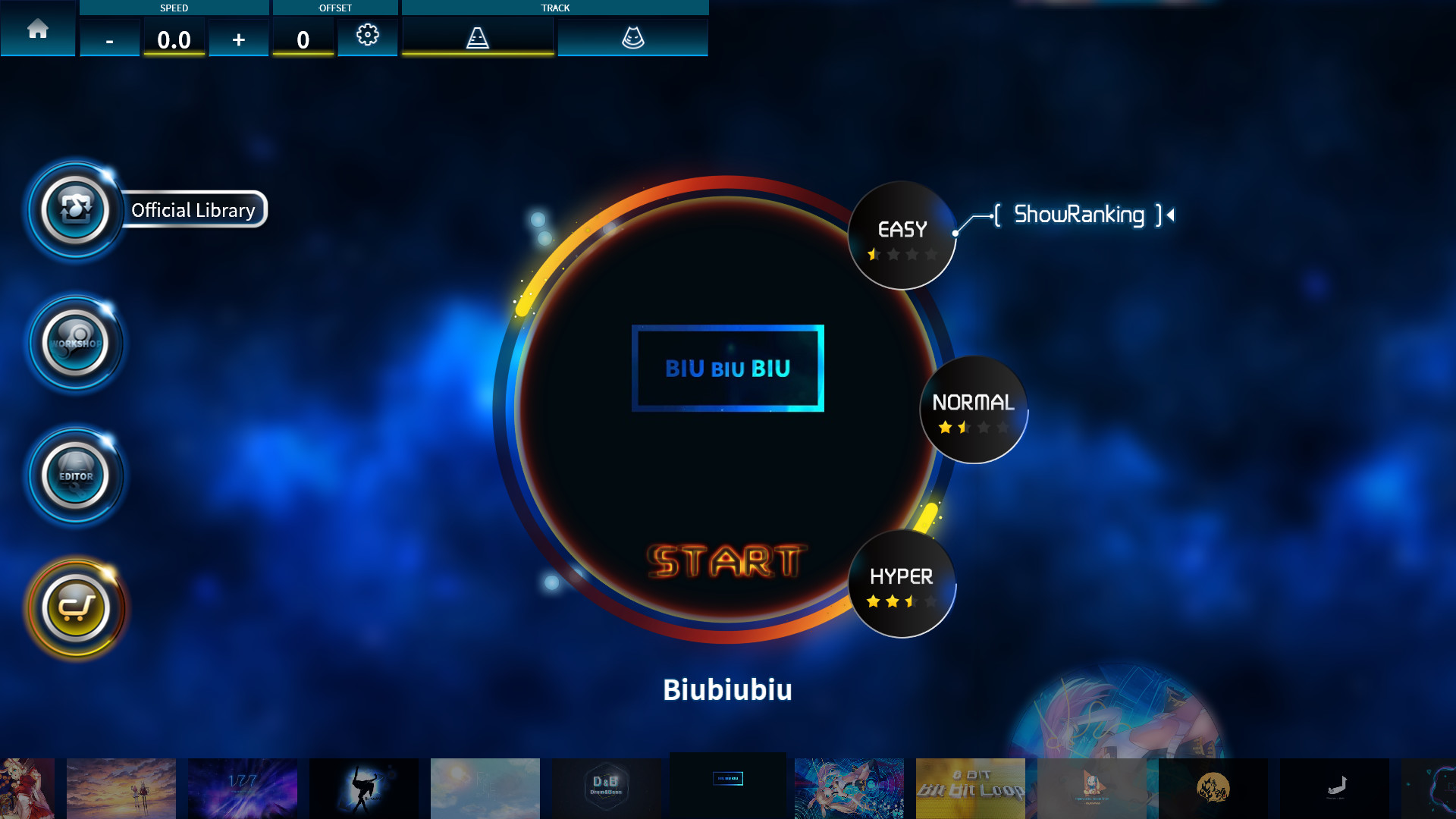The width and height of the screenshot is (1456, 819).
Task: Open the store cart icon
Action: tap(76, 607)
